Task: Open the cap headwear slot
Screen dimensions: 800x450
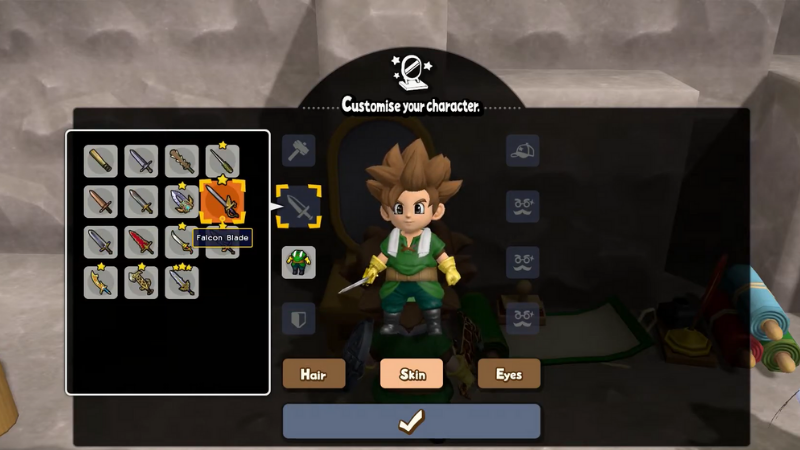Action: pos(522,151)
